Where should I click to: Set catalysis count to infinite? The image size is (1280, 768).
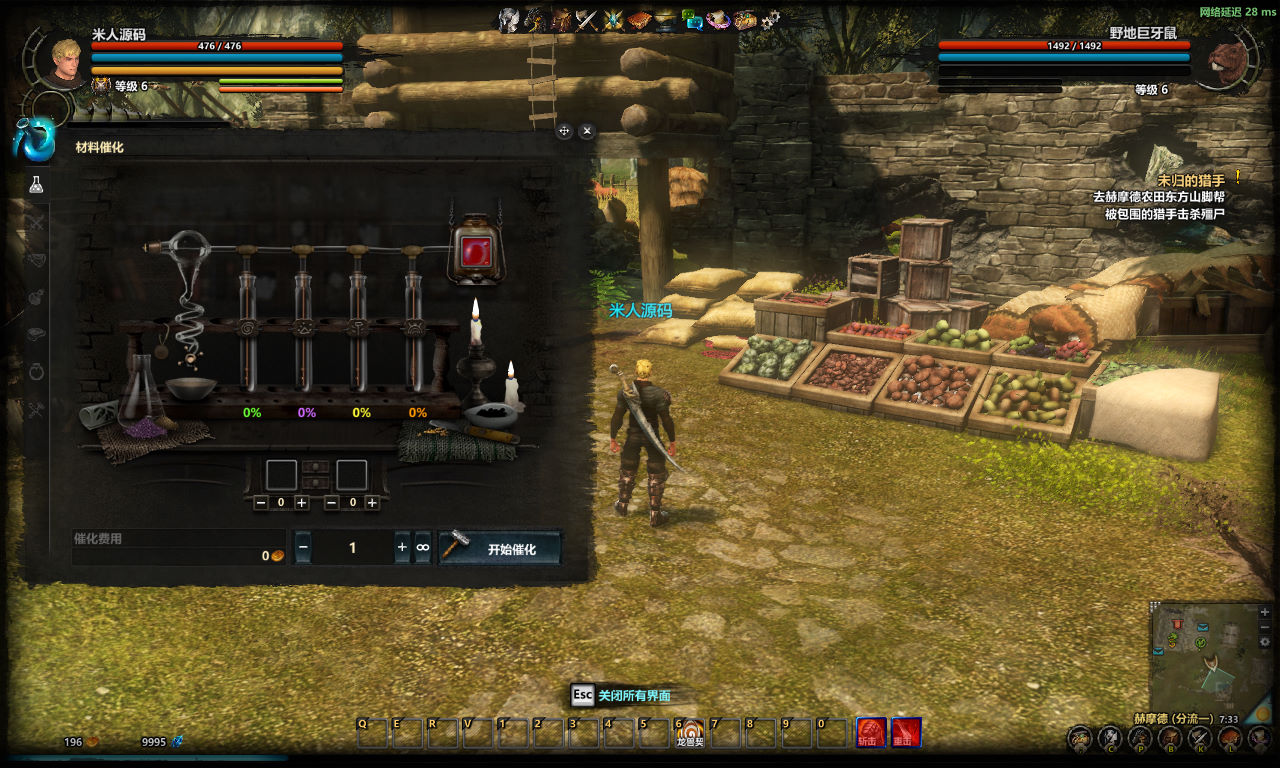coord(423,548)
